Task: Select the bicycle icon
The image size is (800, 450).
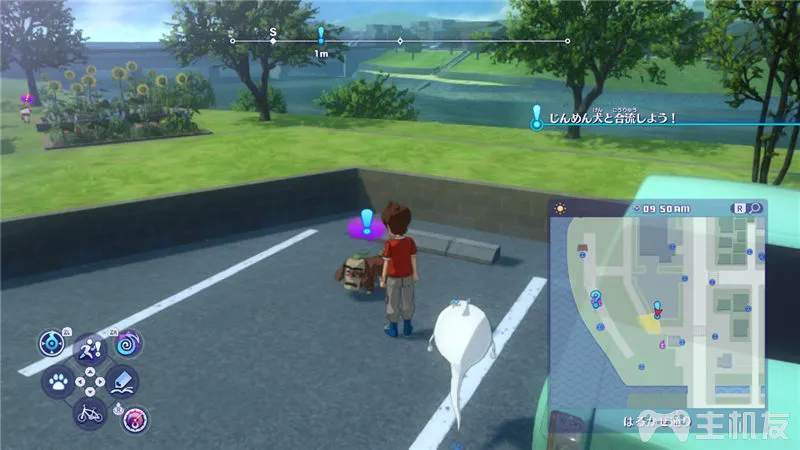Action: [89, 411]
